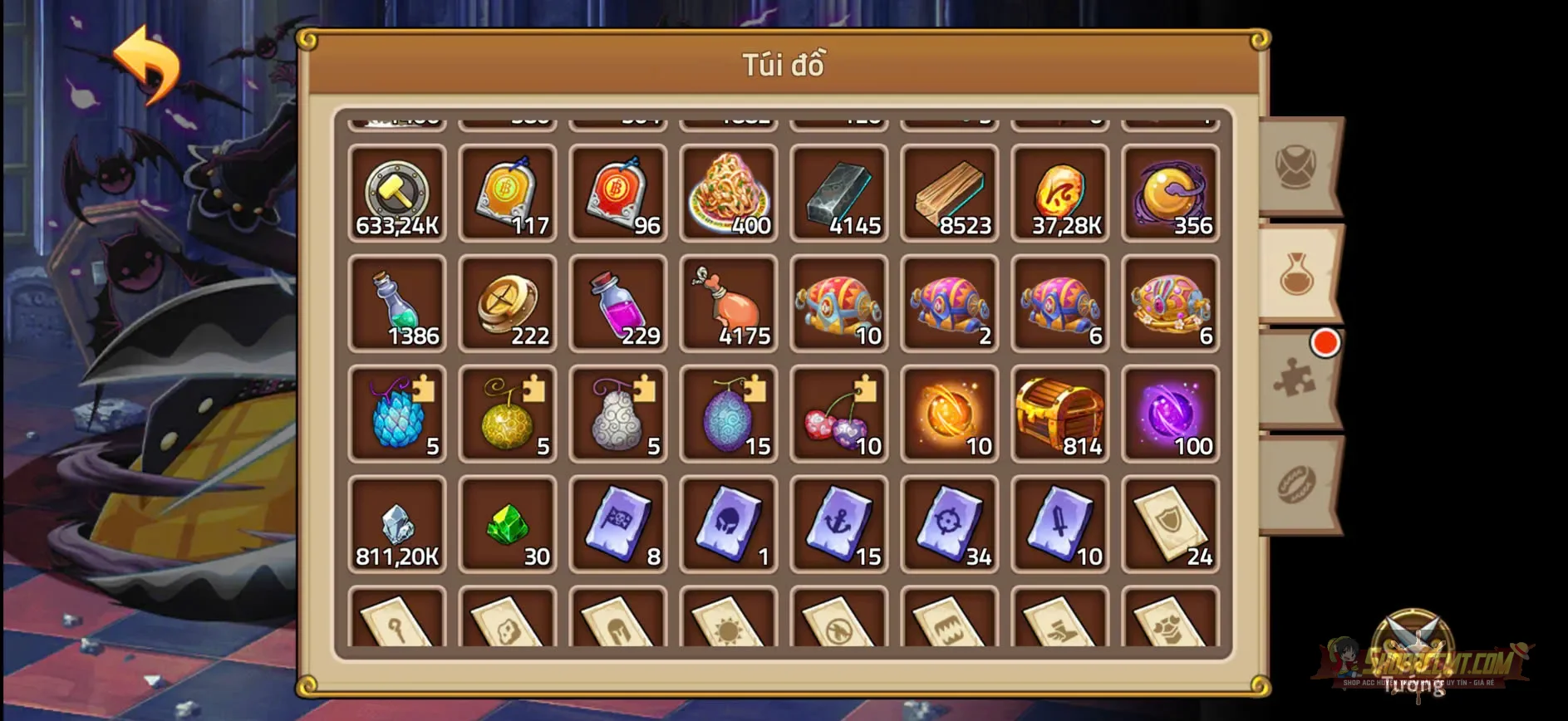
Task: Open the golden coin tag item with count 117
Action: [x=508, y=193]
